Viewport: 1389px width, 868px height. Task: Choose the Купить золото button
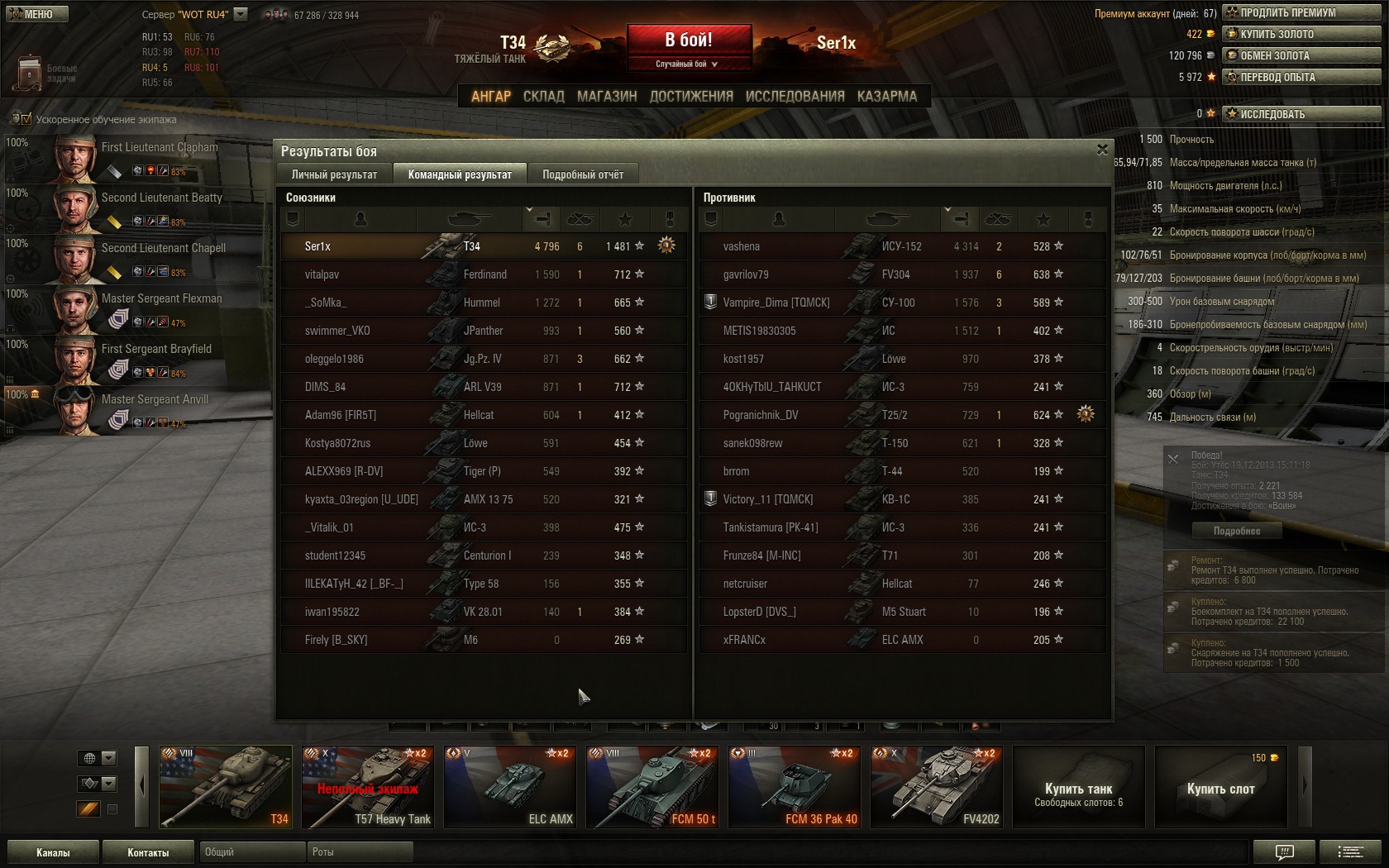tap(1301, 34)
